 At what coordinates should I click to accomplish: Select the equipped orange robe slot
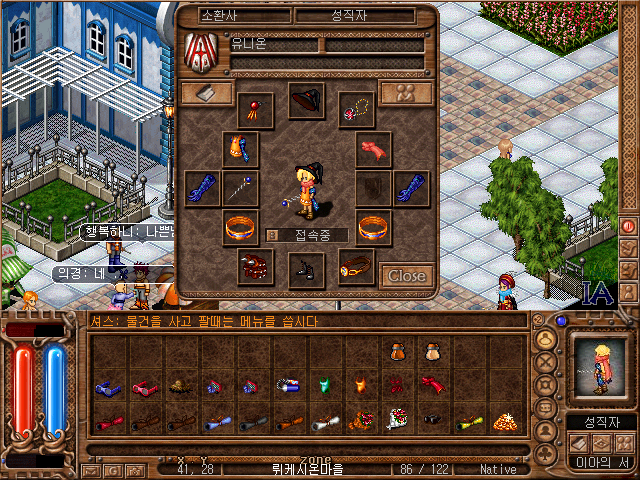[240, 149]
